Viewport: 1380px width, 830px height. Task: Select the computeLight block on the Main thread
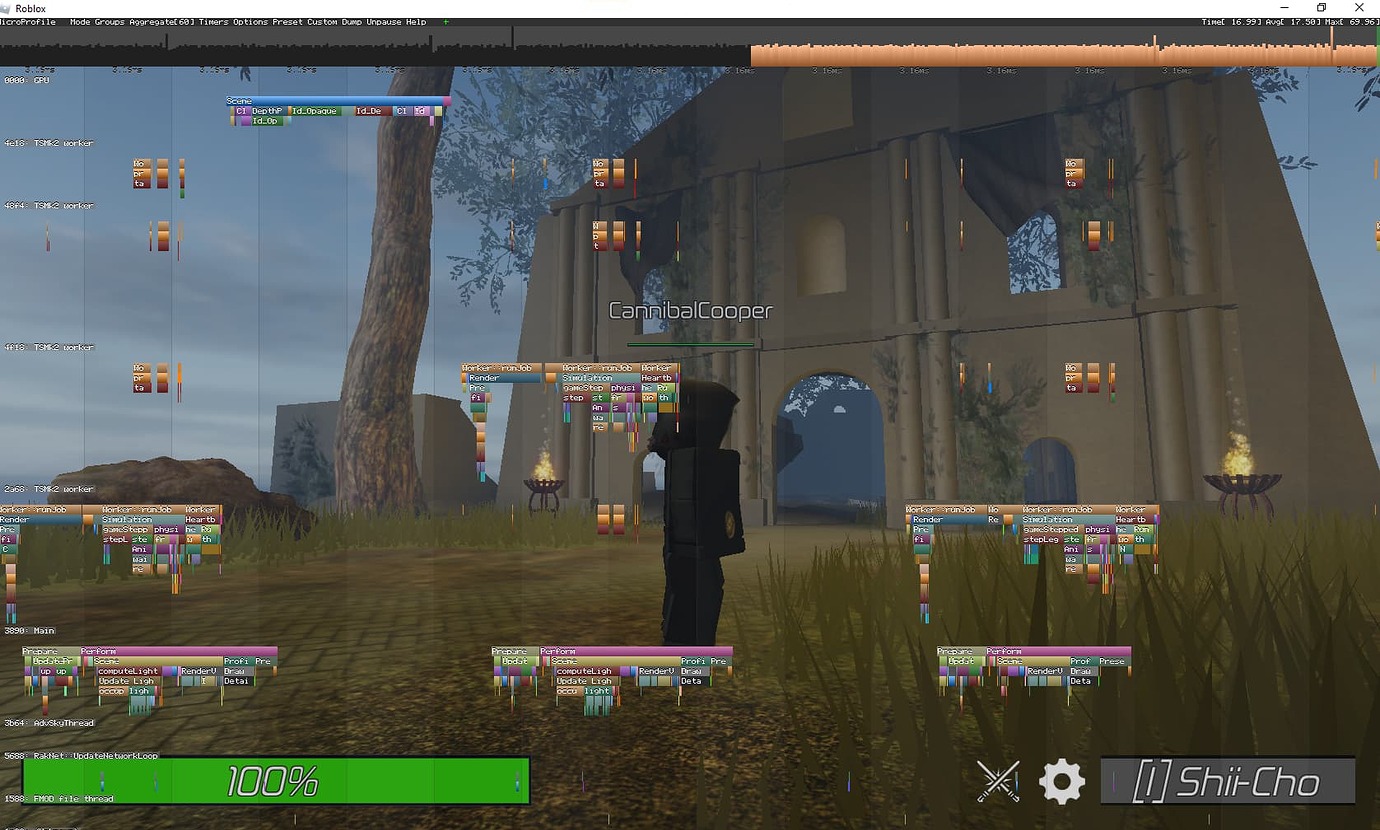coord(130,671)
